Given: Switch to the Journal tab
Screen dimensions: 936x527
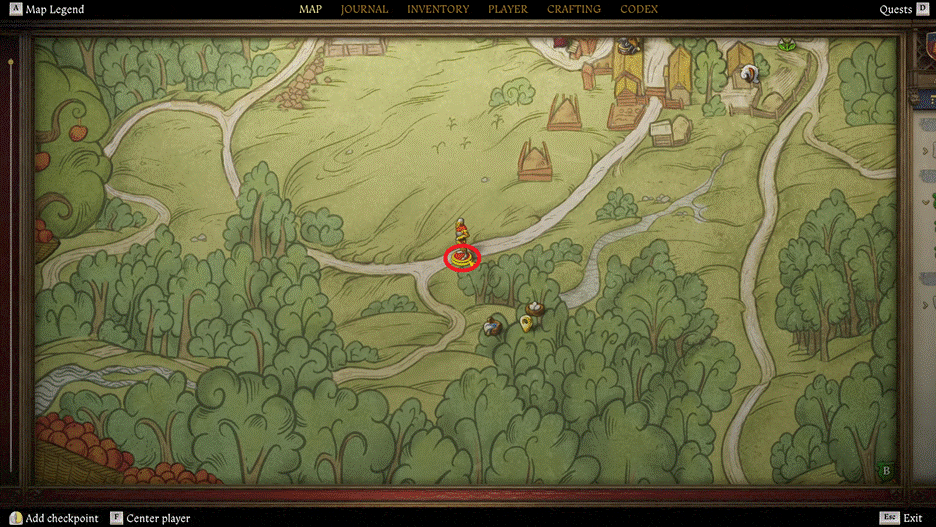Looking at the screenshot, I should point(364,10).
